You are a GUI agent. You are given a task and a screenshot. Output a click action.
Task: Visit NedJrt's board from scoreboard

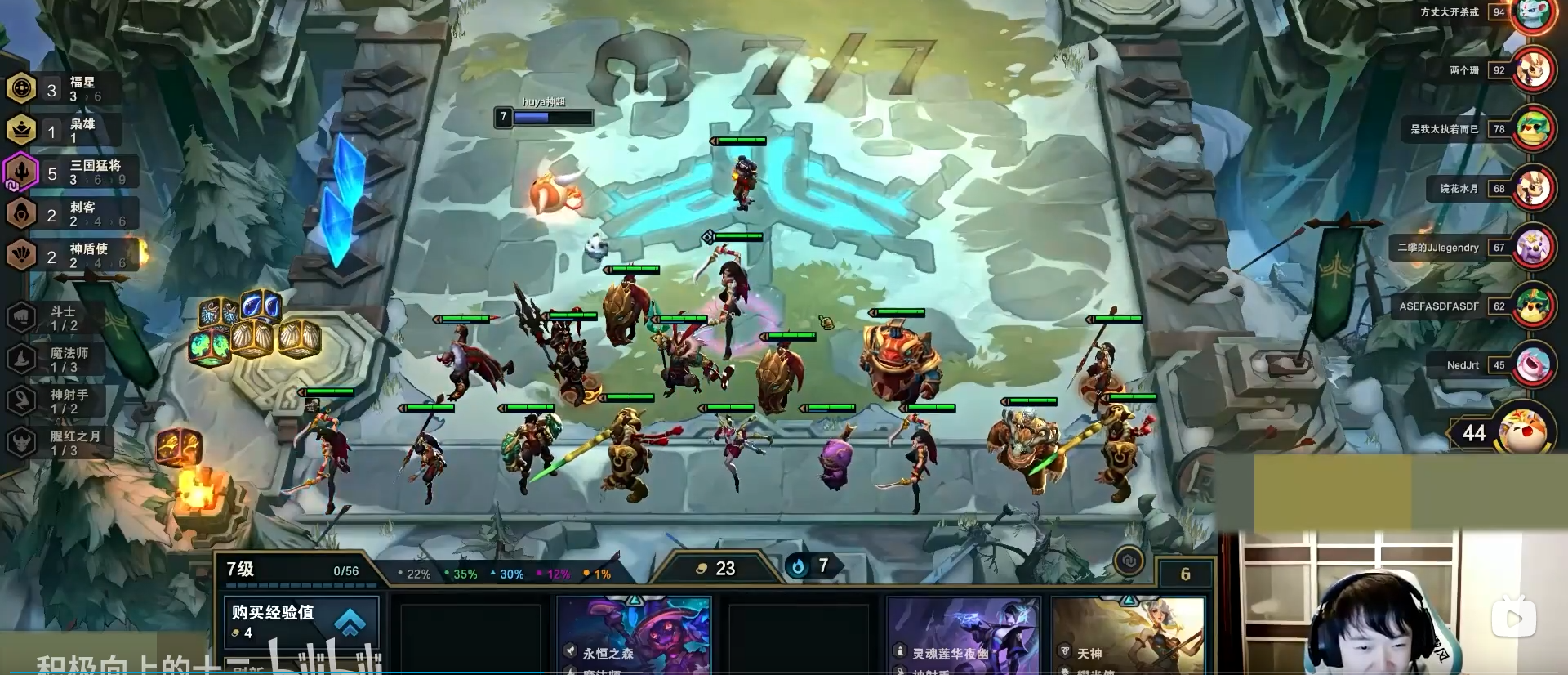1533,365
